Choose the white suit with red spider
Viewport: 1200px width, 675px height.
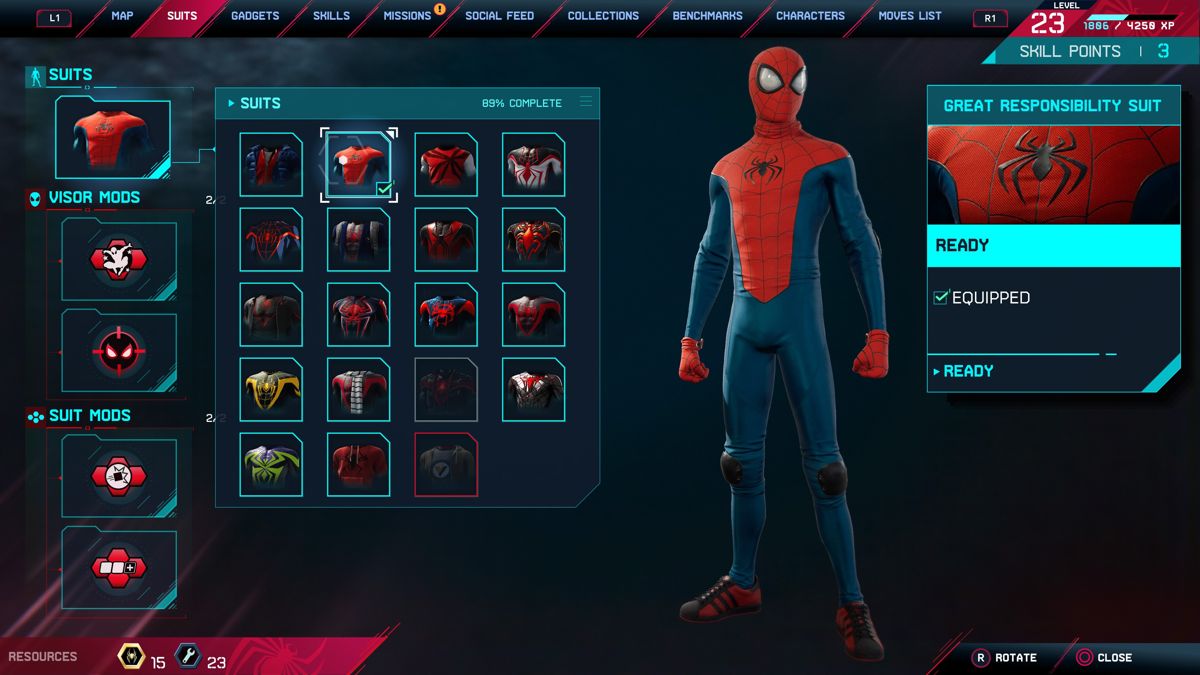[533, 165]
